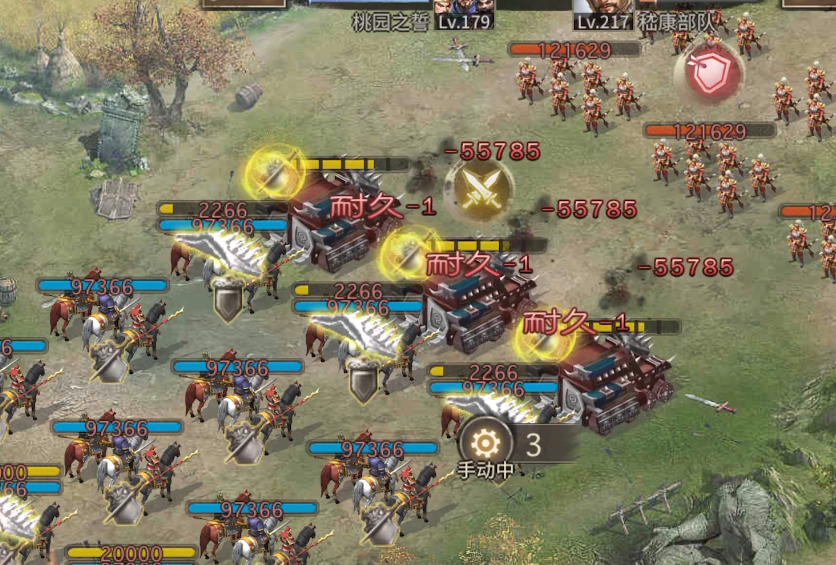This screenshot has width=836, height=565.
Task: Tap the golden crossed-swords attack icon
Action: [x=479, y=188]
